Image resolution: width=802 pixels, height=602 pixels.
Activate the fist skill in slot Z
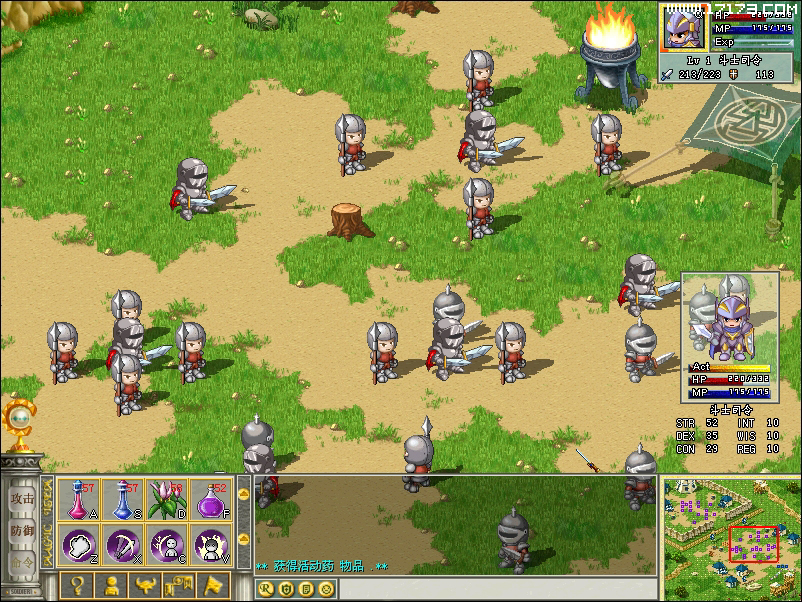(x=79, y=545)
